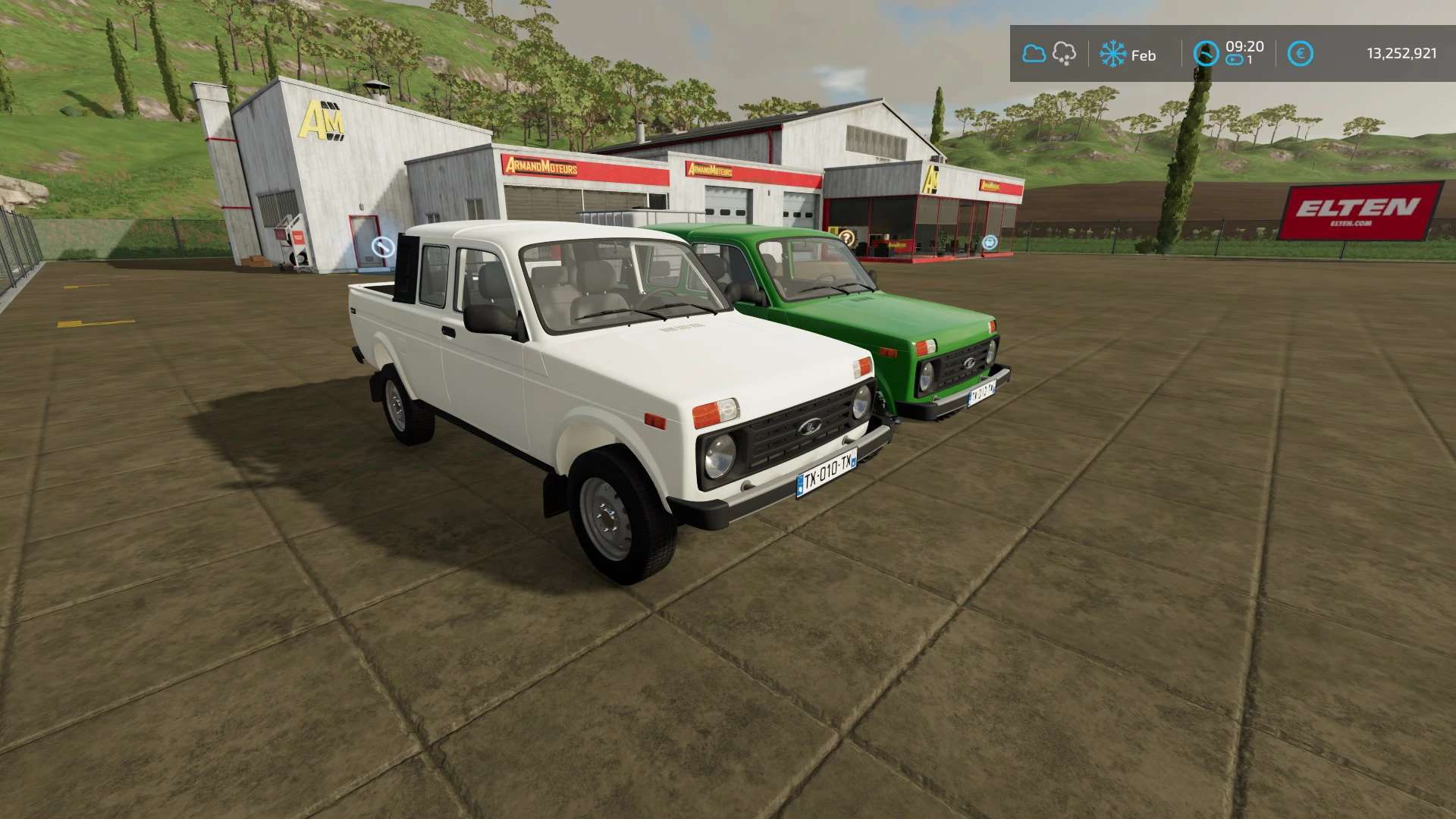Screen dimensions: 1456x819
Task: Select the snow cloud forecast icon
Action: 1065,54
